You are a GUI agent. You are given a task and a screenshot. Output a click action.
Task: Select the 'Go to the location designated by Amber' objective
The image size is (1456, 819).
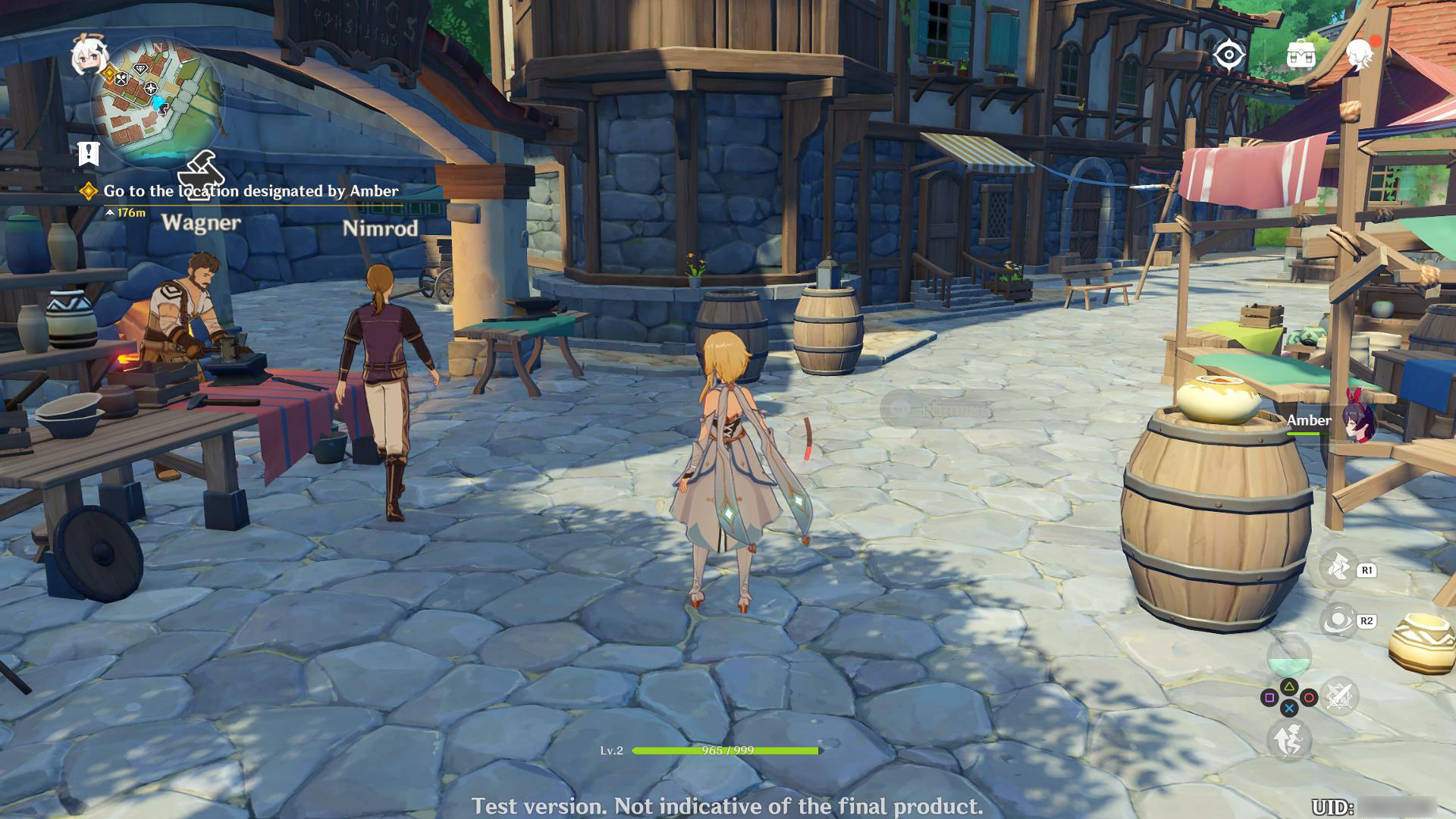250,191
